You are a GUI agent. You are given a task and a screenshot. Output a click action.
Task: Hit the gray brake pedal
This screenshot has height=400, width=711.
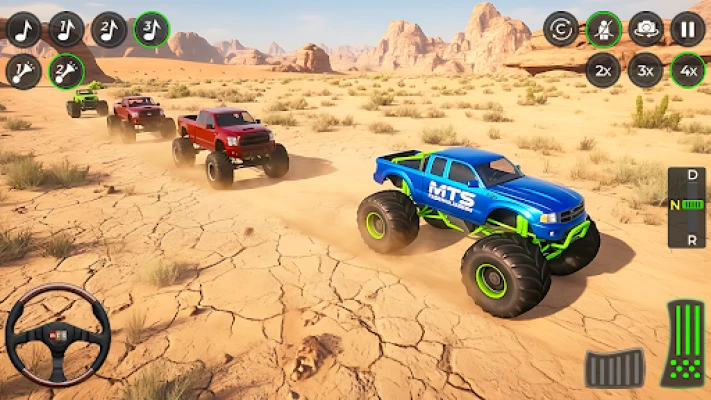coord(614,367)
